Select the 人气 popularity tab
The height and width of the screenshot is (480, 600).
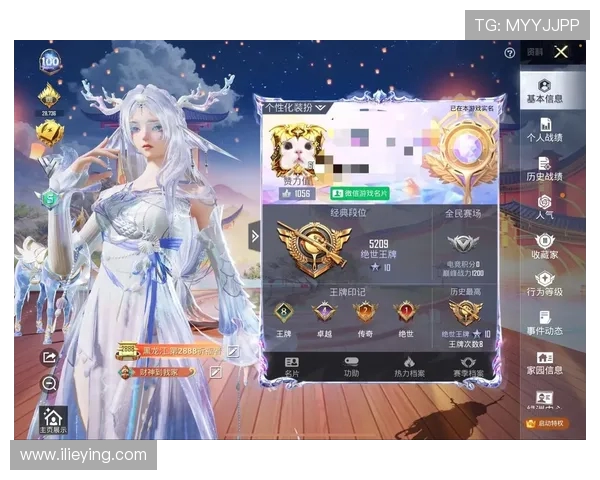(544, 207)
